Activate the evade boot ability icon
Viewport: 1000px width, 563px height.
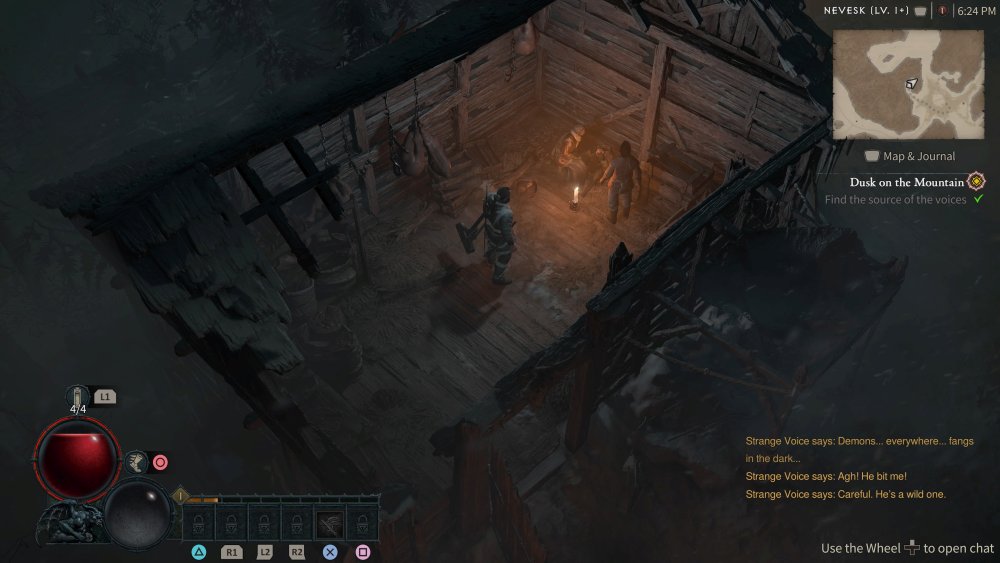point(135,462)
